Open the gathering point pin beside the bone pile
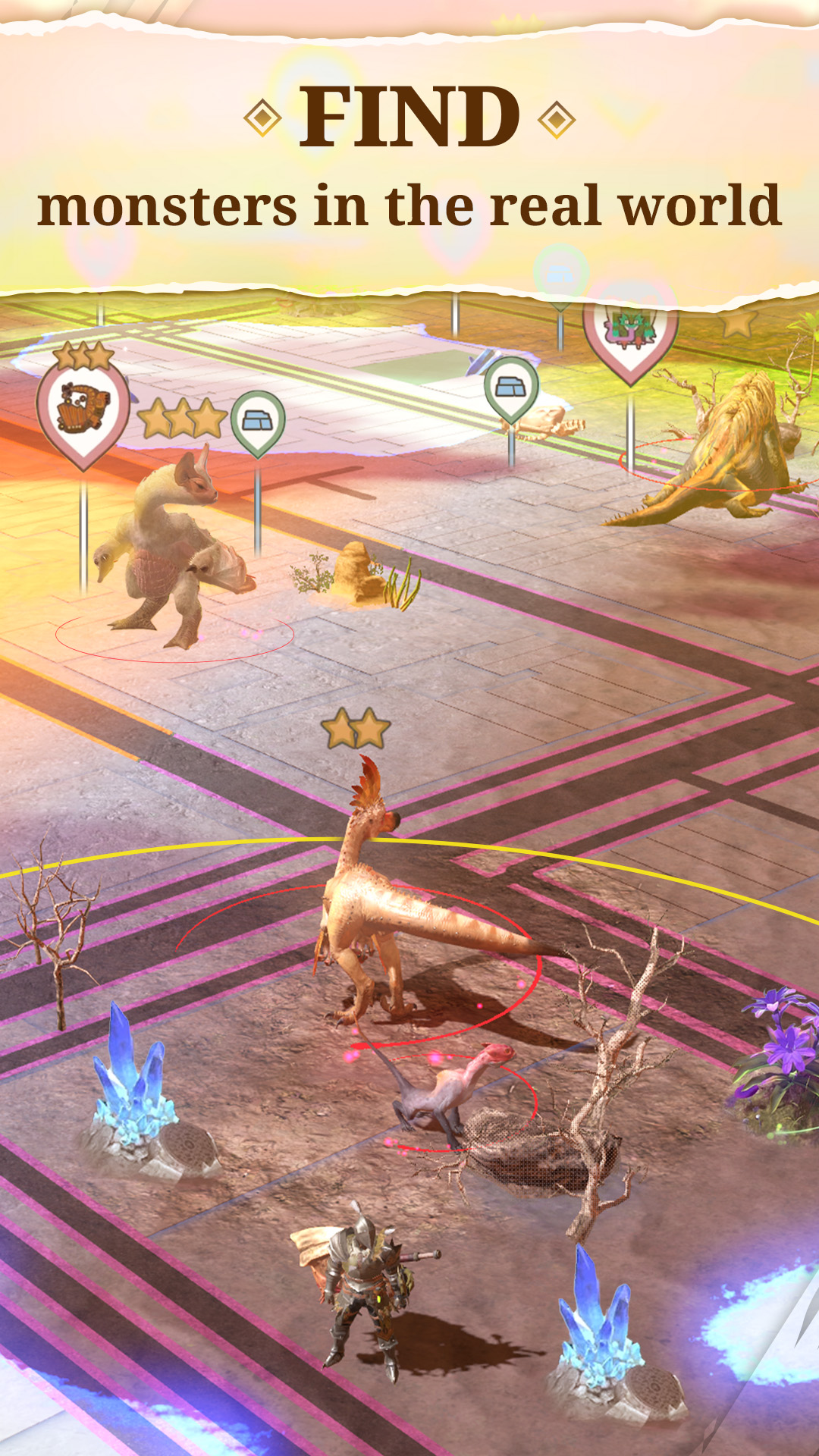This screenshot has width=819, height=1456. (x=511, y=388)
